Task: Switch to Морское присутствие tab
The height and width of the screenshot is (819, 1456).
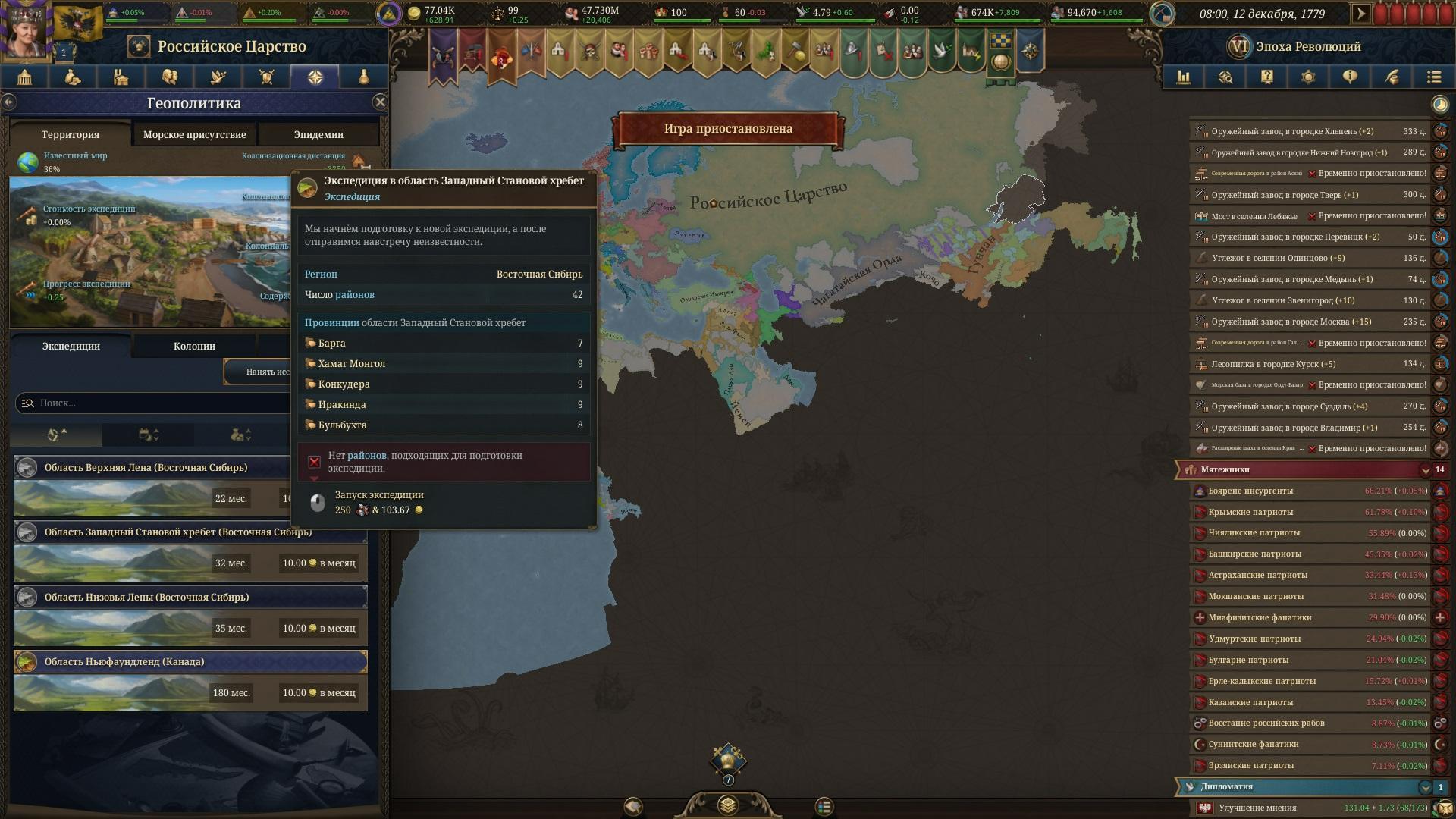Action: coord(194,134)
